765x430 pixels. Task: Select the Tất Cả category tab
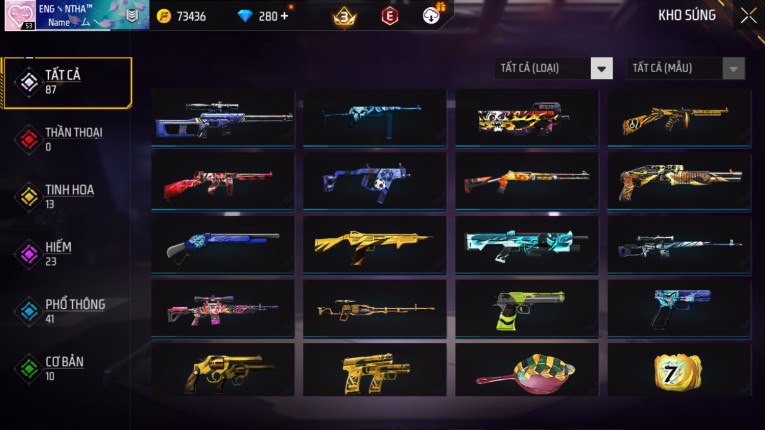tap(67, 82)
